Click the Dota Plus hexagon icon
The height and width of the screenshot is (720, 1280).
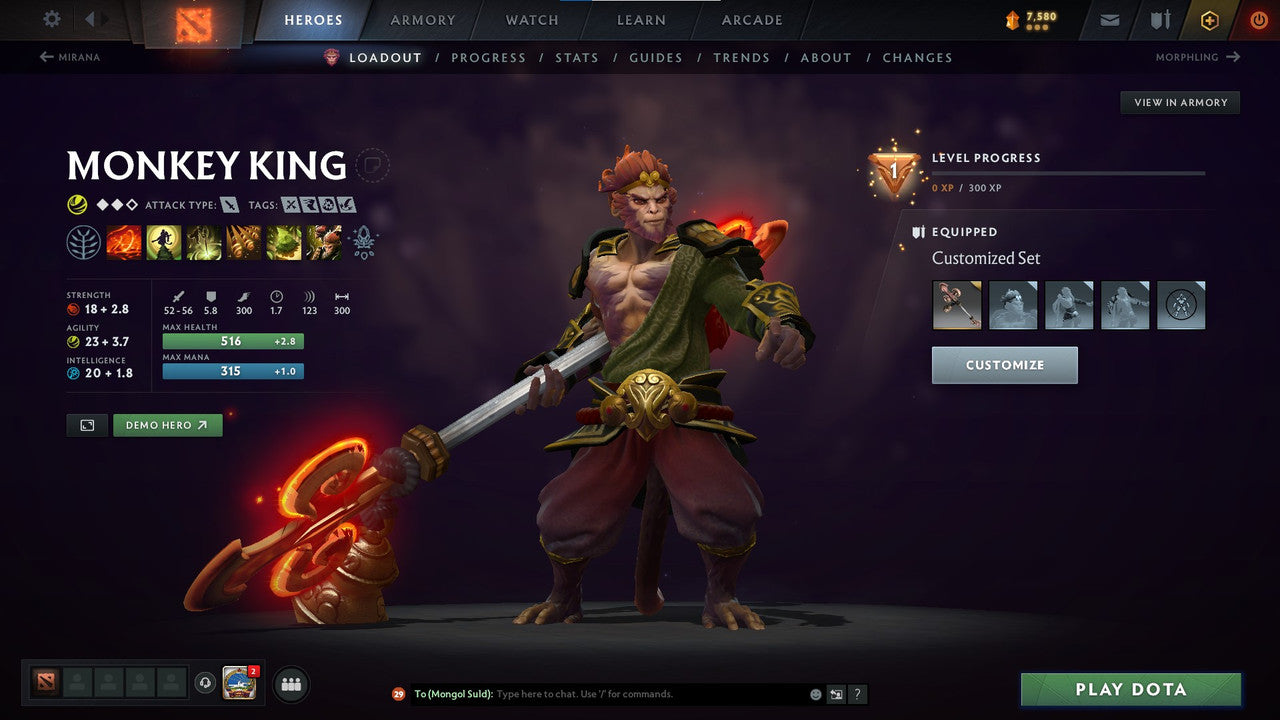[1209, 20]
